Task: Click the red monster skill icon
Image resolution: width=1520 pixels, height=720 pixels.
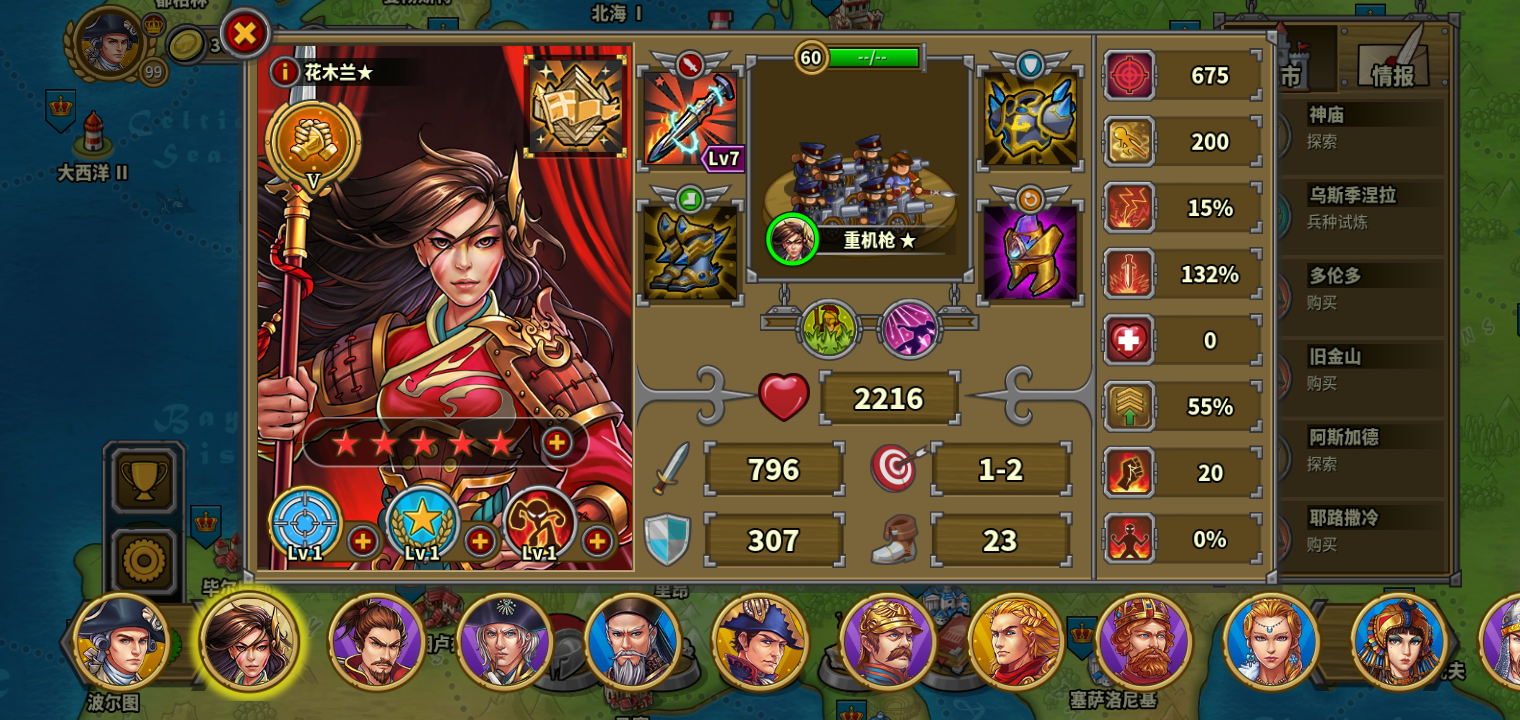Action: pos(540,524)
